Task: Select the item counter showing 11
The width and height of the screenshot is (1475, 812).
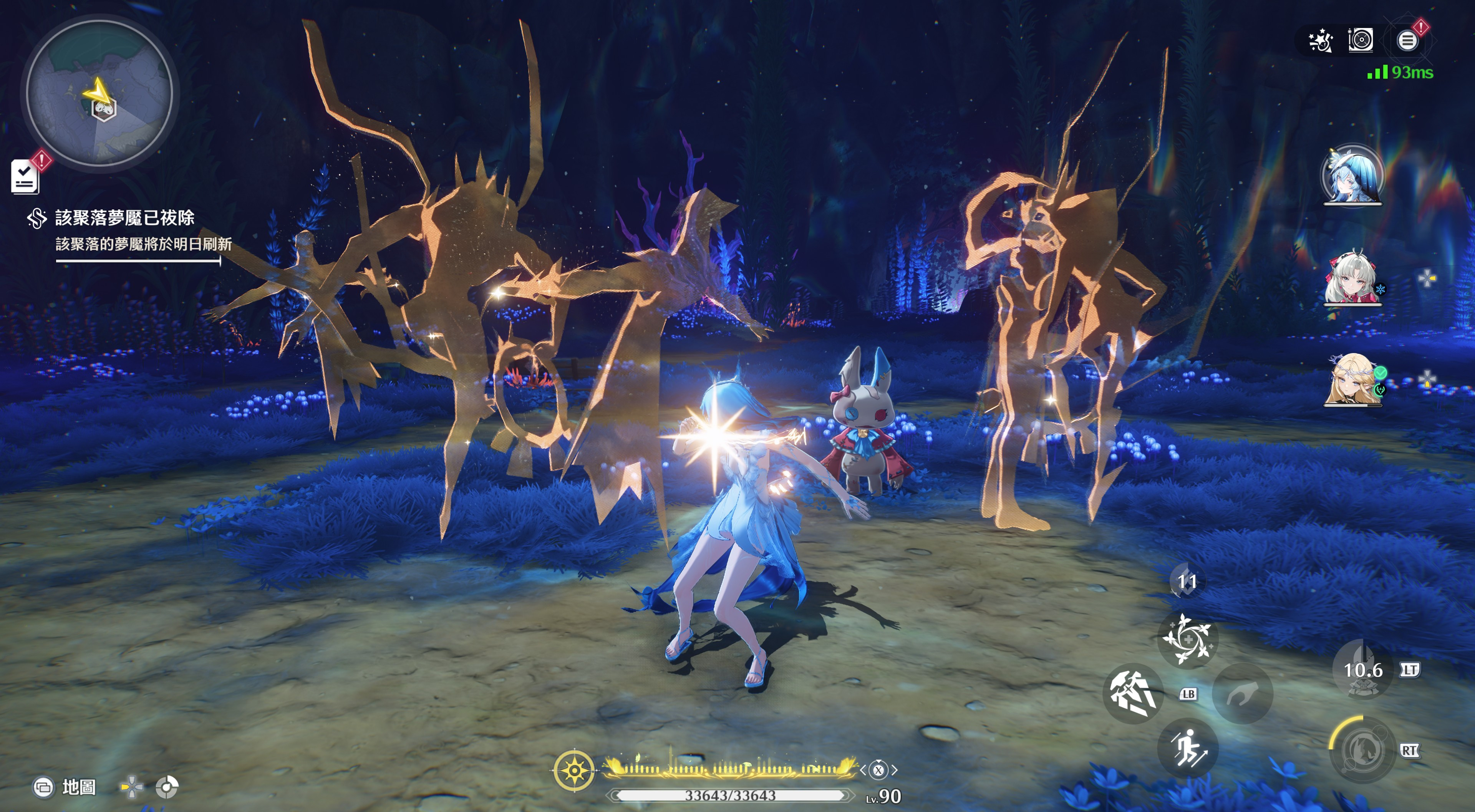Action: click(x=1187, y=582)
